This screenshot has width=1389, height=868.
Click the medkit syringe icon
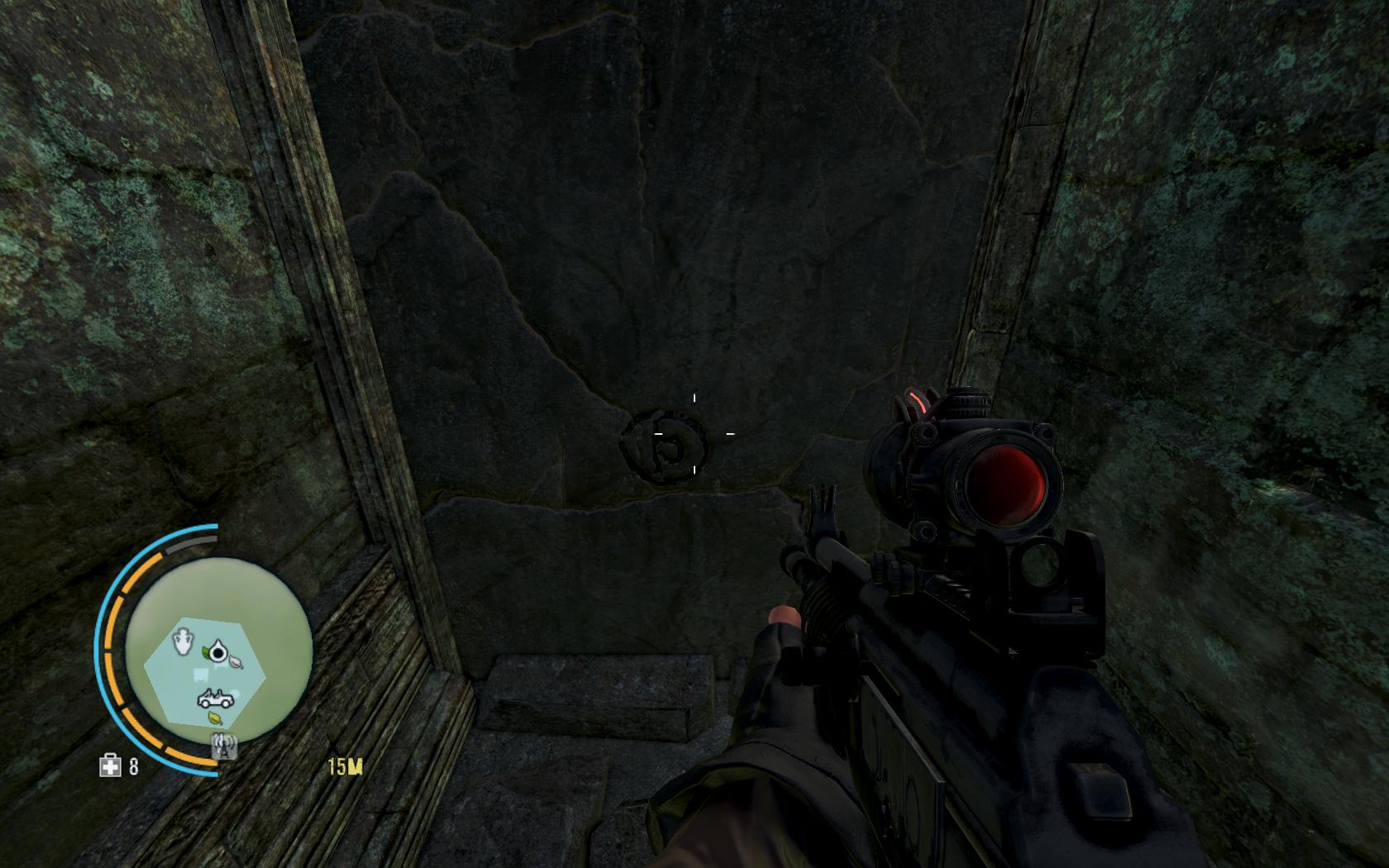[x=110, y=766]
